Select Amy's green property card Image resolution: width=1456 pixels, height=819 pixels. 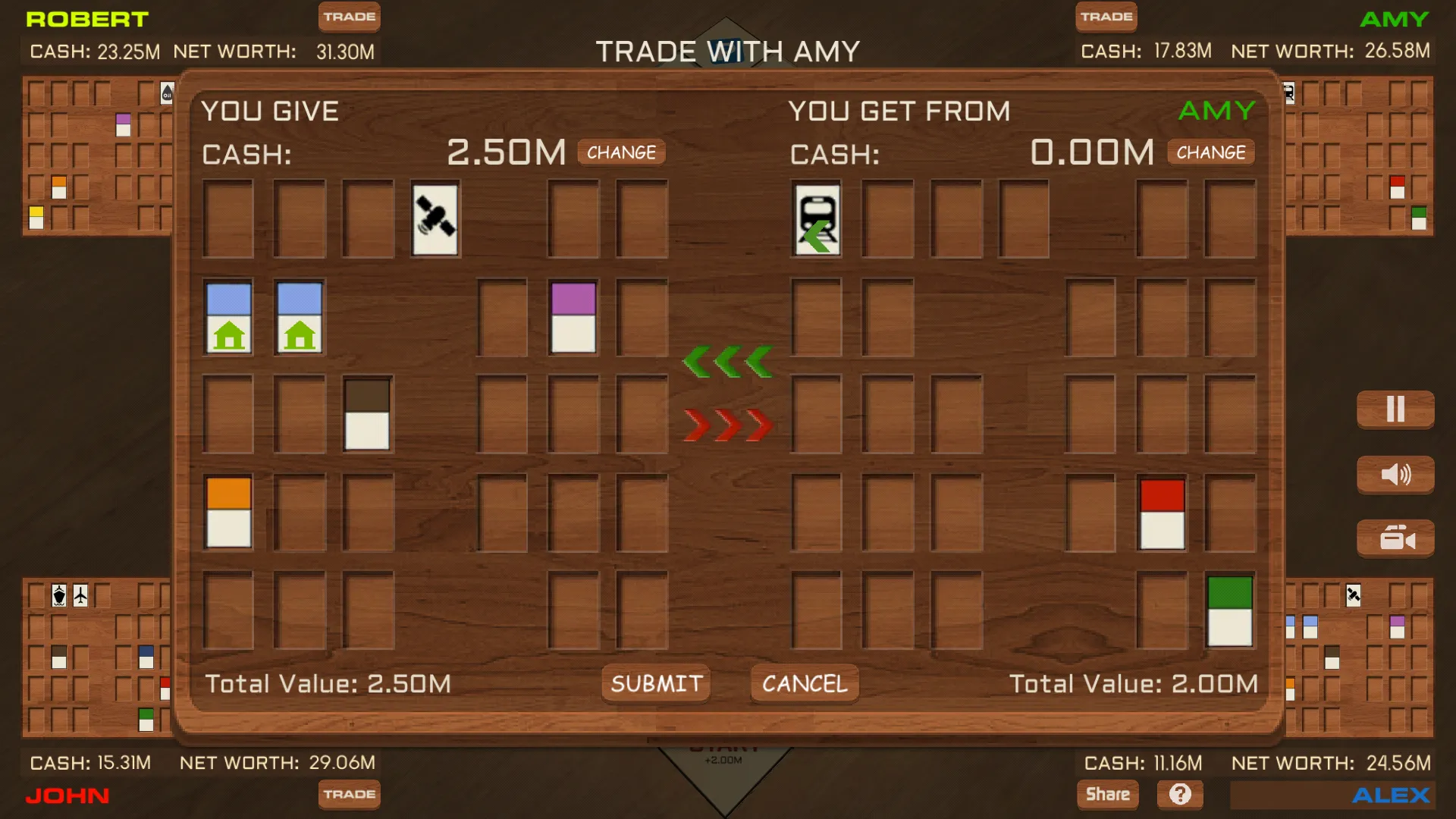(1230, 610)
